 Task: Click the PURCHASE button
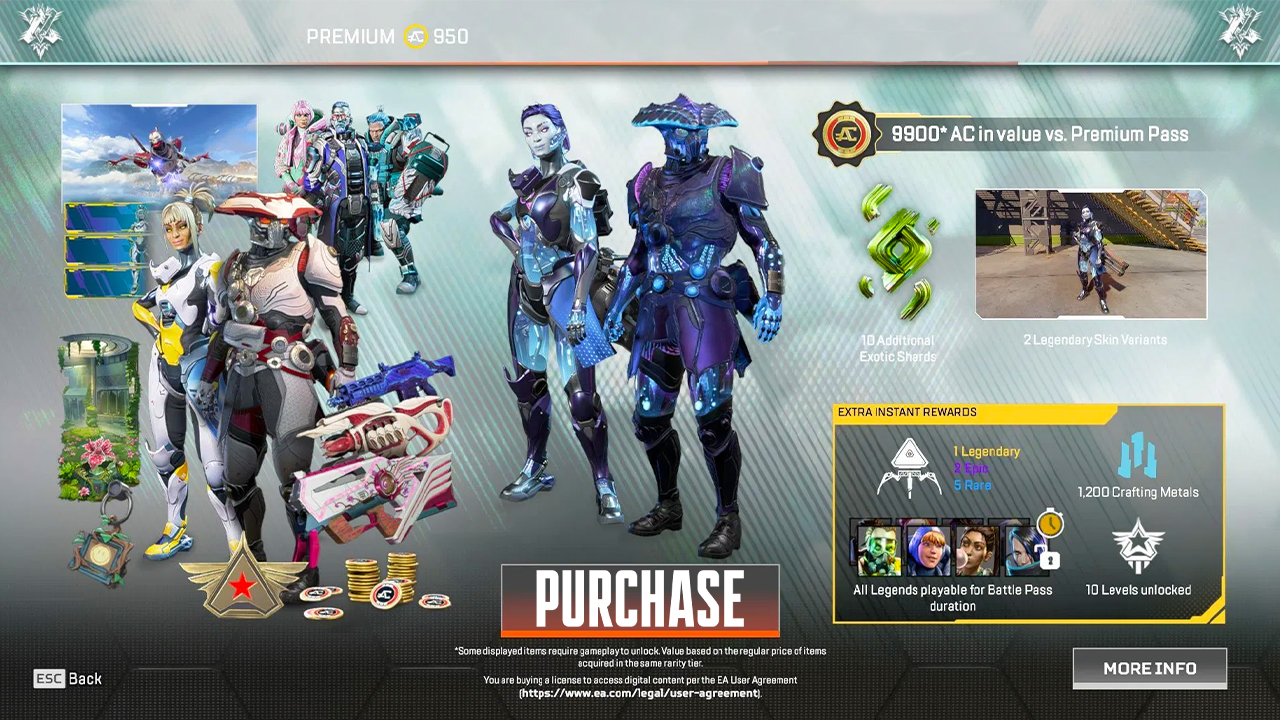tap(639, 599)
